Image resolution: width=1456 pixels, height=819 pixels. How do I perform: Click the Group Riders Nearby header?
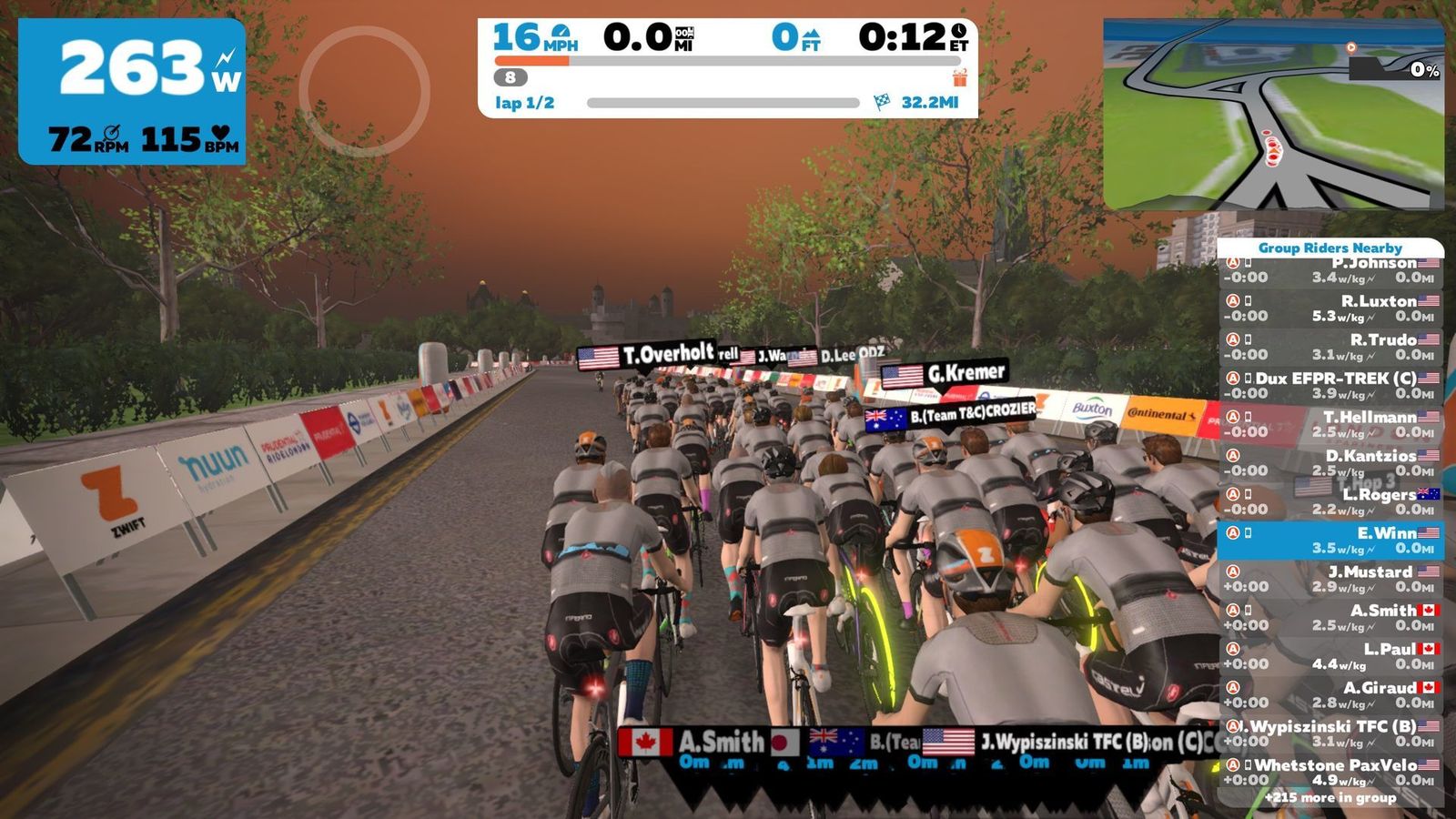point(1330,248)
